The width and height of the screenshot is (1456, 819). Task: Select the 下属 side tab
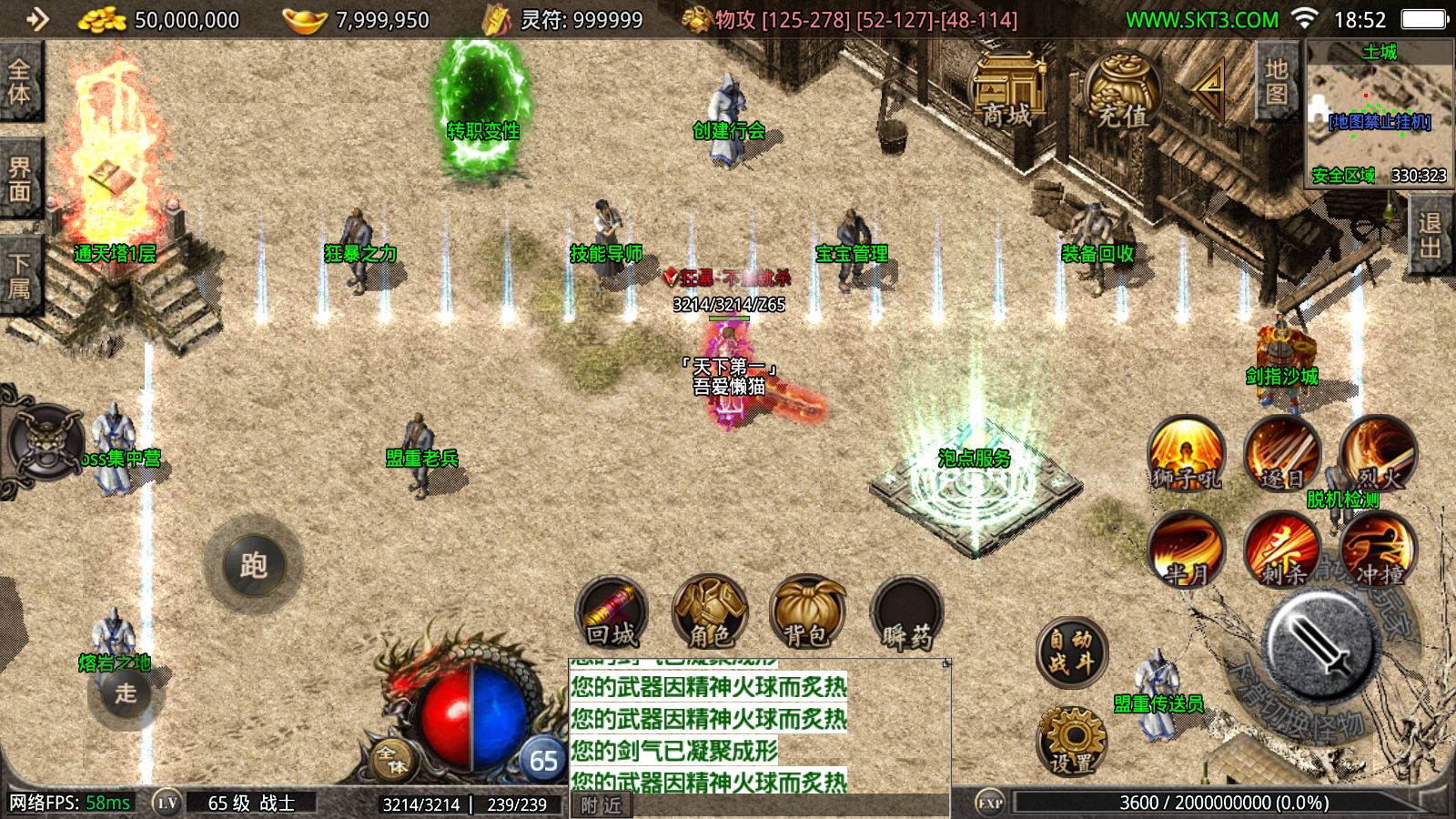pos(20,276)
